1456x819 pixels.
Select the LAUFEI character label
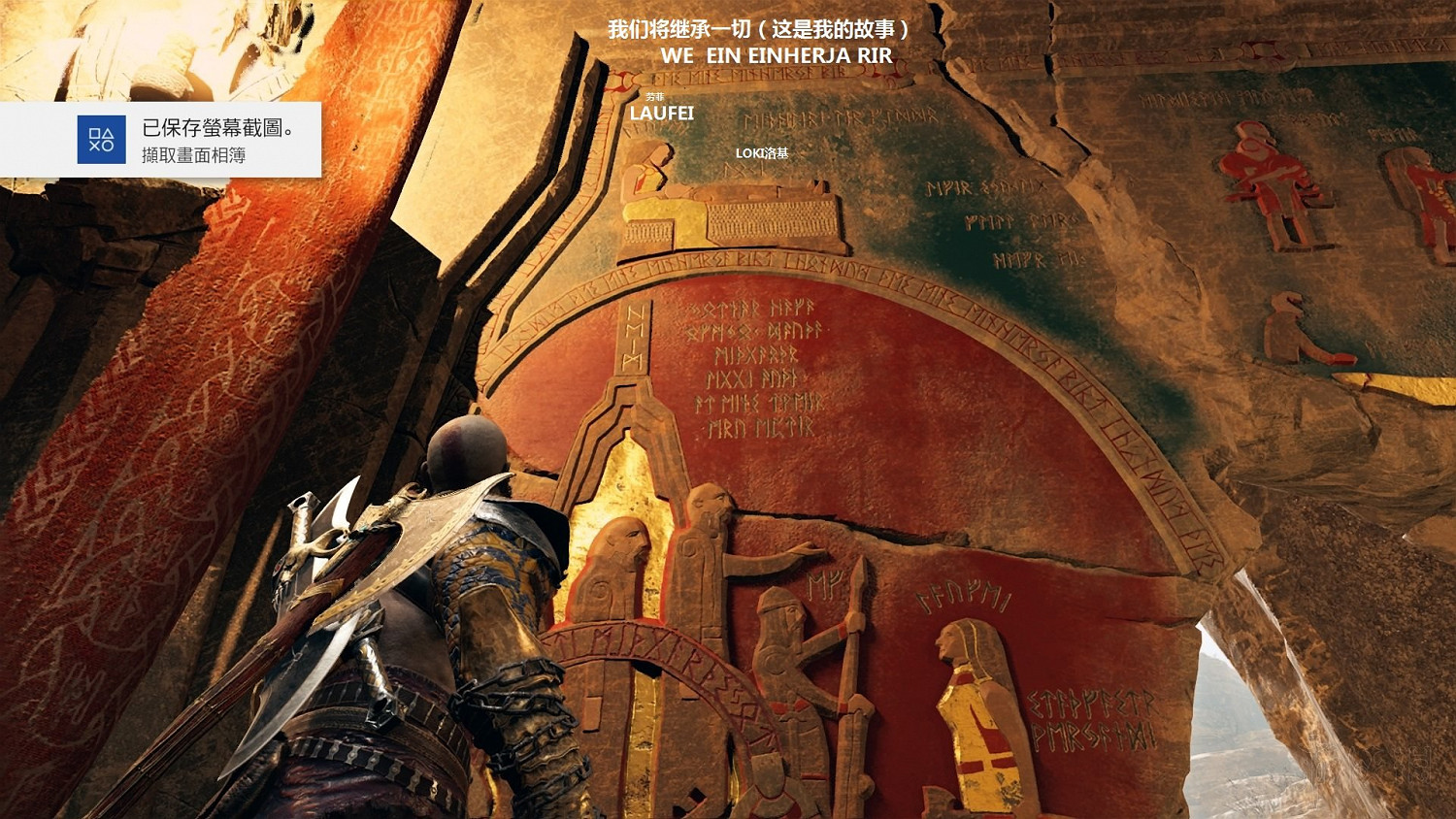click(662, 115)
